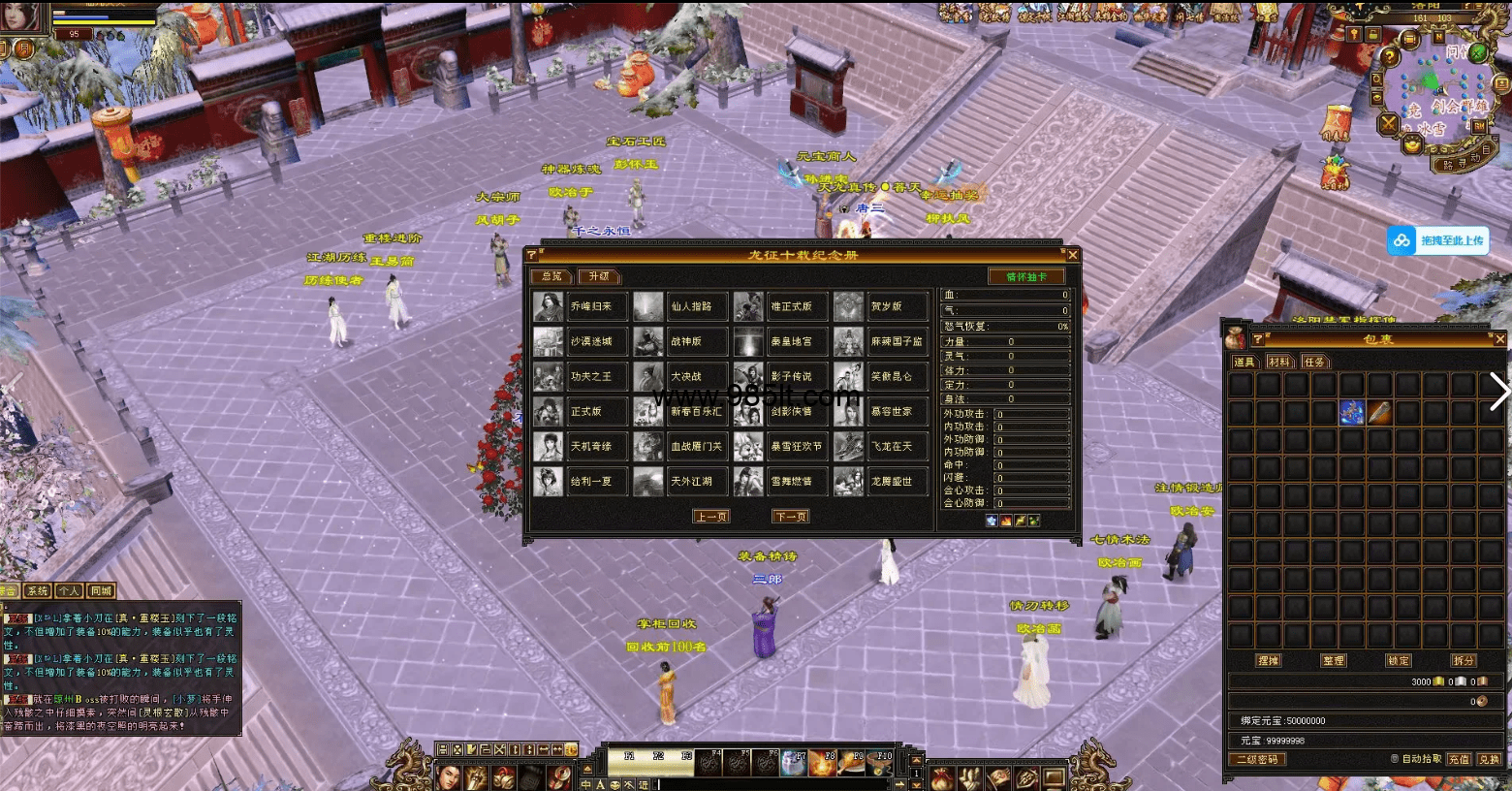The height and width of the screenshot is (791, 1512).
Task: Open the 任务 bag tab
Action: (x=1313, y=362)
